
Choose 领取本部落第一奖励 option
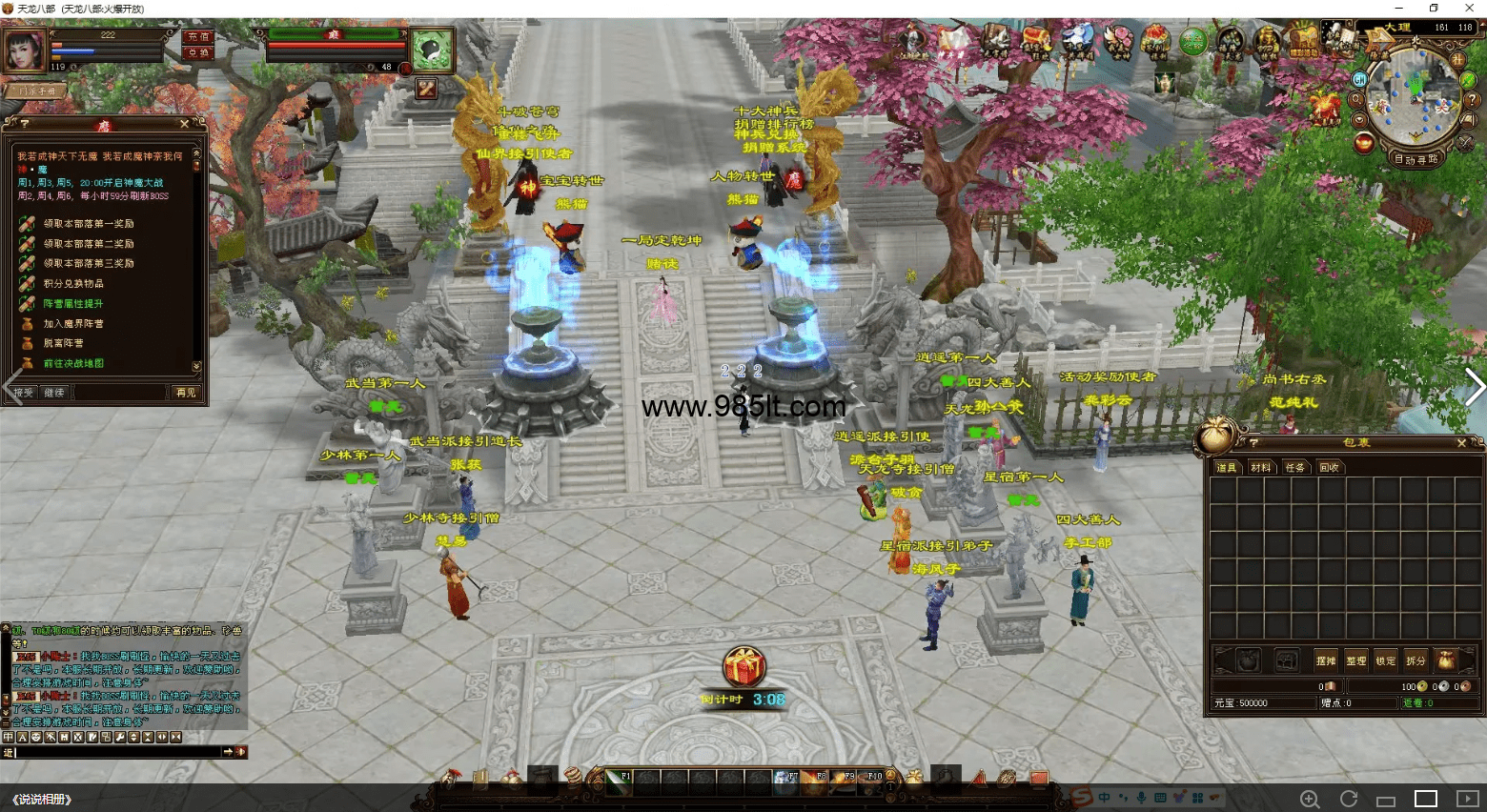[88, 224]
